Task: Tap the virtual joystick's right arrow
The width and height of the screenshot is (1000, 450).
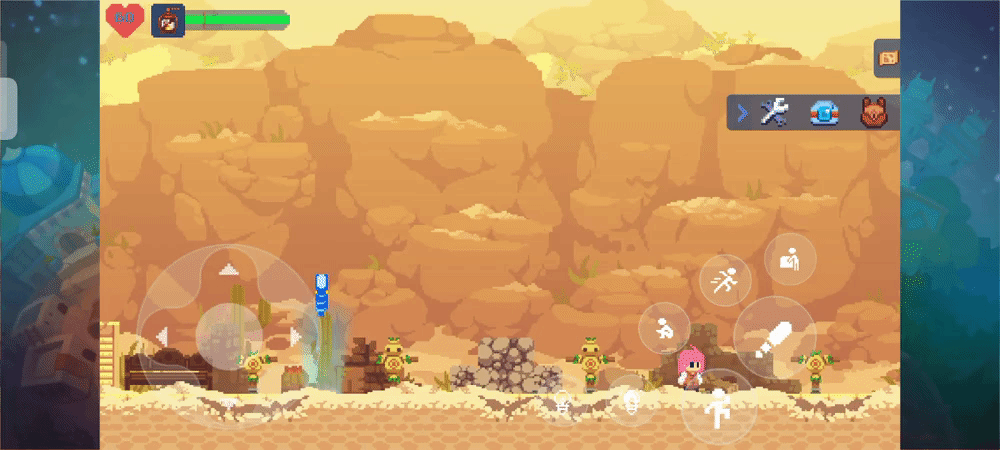Action: (295, 336)
